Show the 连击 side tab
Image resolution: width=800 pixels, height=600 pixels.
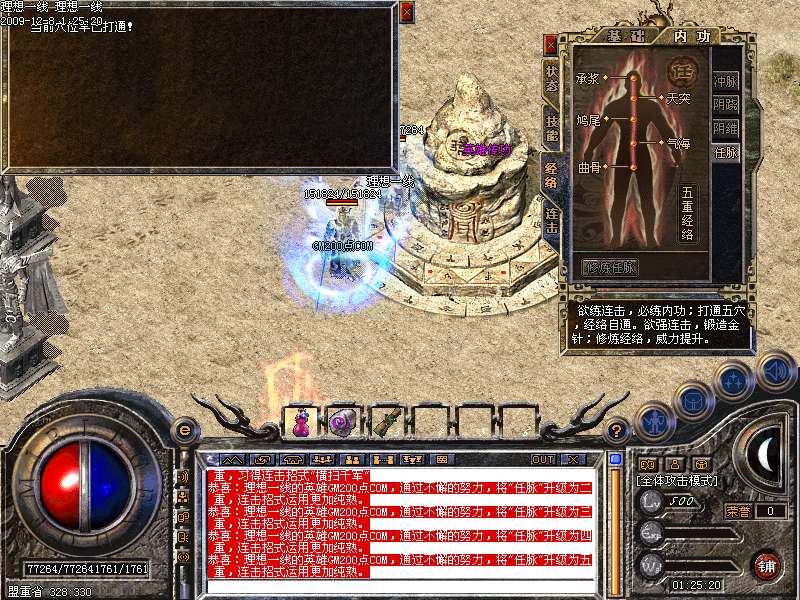tap(551, 220)
